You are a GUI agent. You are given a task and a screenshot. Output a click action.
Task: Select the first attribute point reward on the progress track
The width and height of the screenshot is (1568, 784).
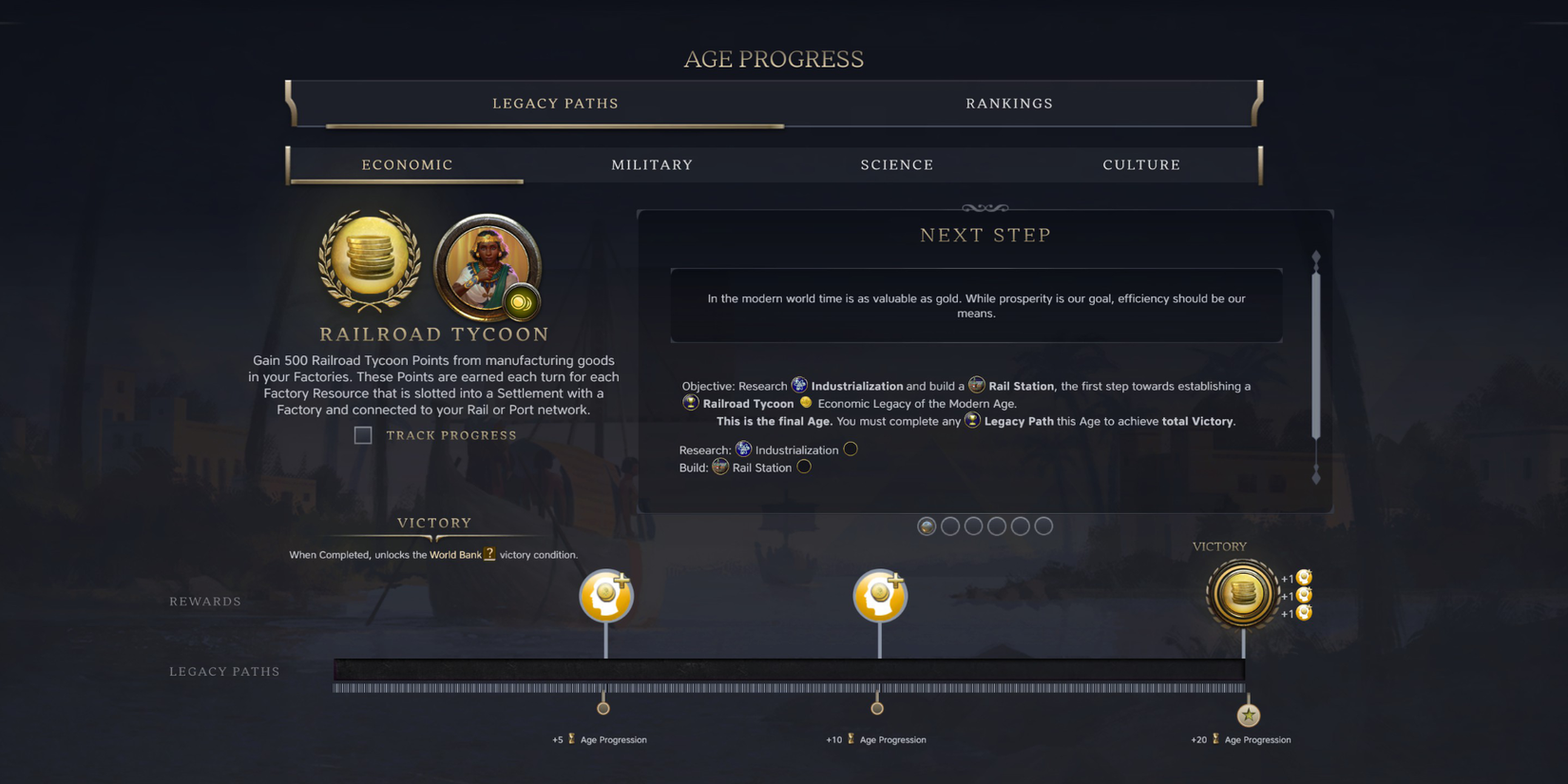pyautogui.click(x=605, y=595)
